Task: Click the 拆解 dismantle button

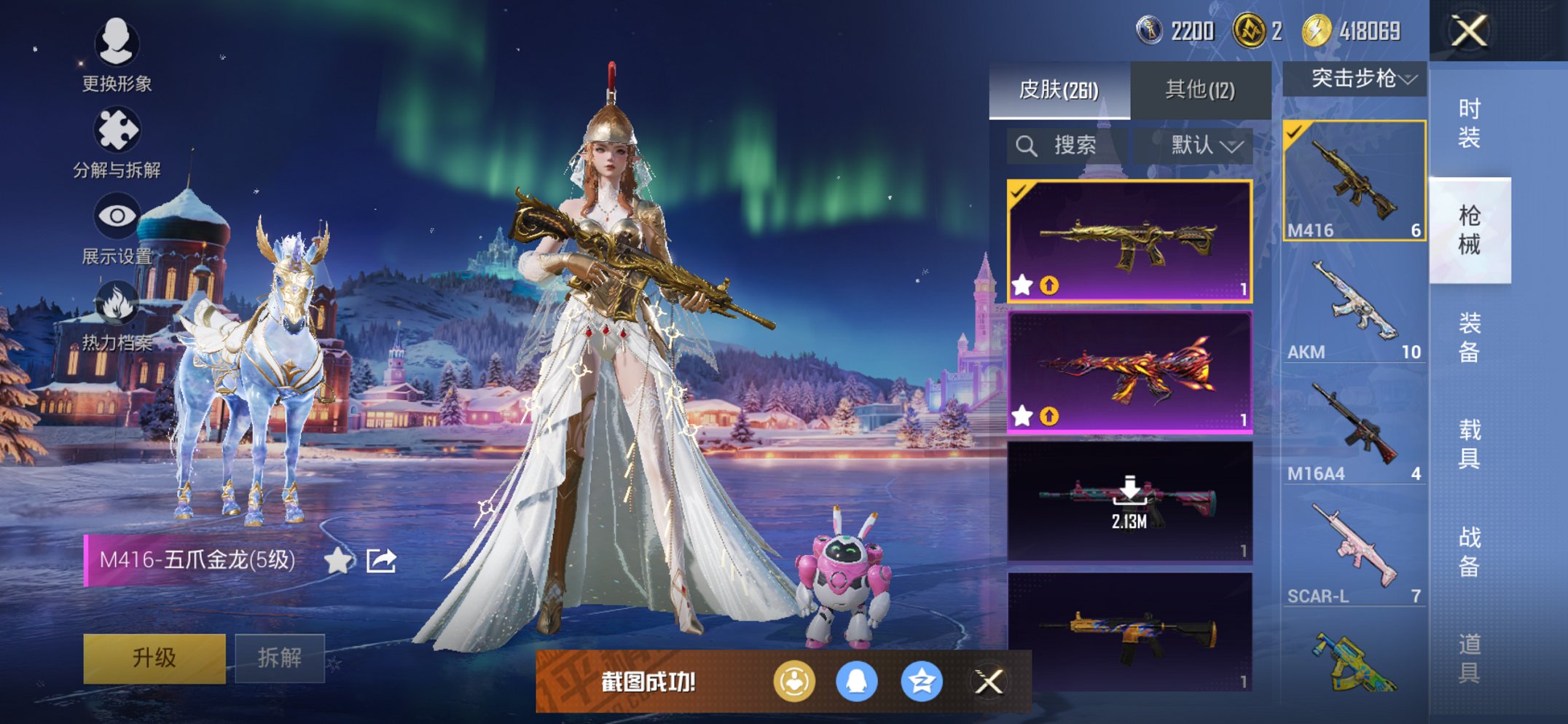Action: [x=280, y=658]
